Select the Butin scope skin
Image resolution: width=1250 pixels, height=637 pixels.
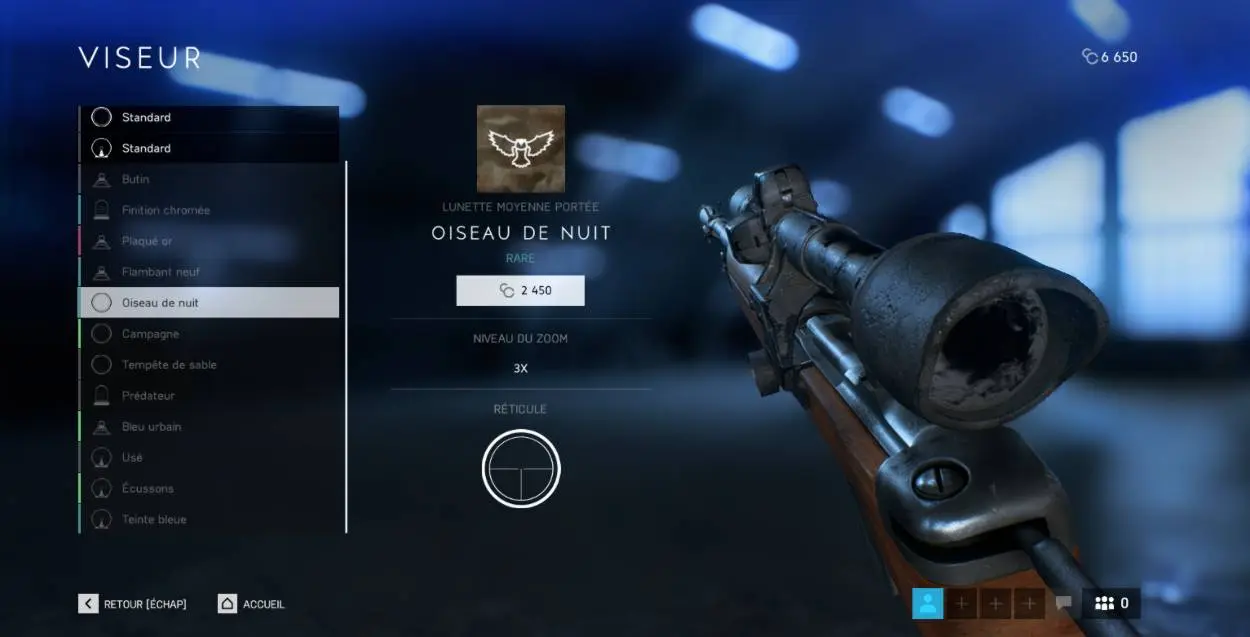(x=208, y=179)
